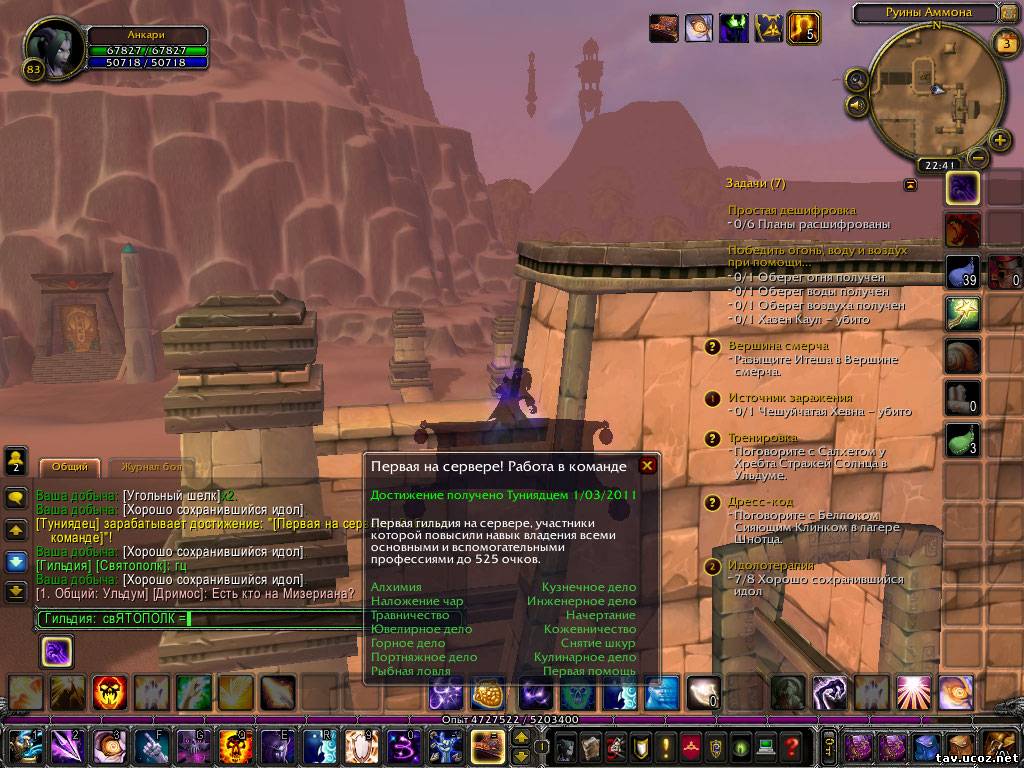Click the Руины Аммона zone name bar
Image resolution: width=1024 pixels, height=768 pixels.
coord(926,13)
